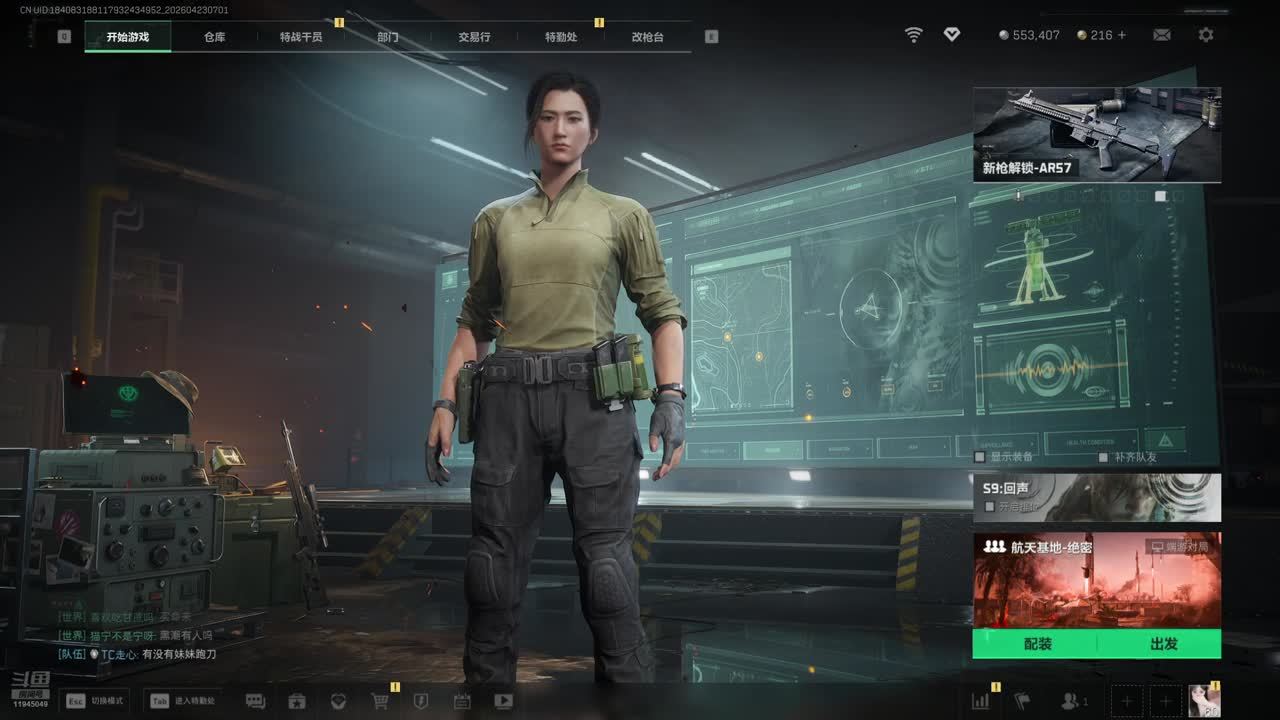The width and height of the screenshot is (1280, 720).
Task: Open the S9:回声 season banner
Action: pyautogui.click(x=1096, y=497)
